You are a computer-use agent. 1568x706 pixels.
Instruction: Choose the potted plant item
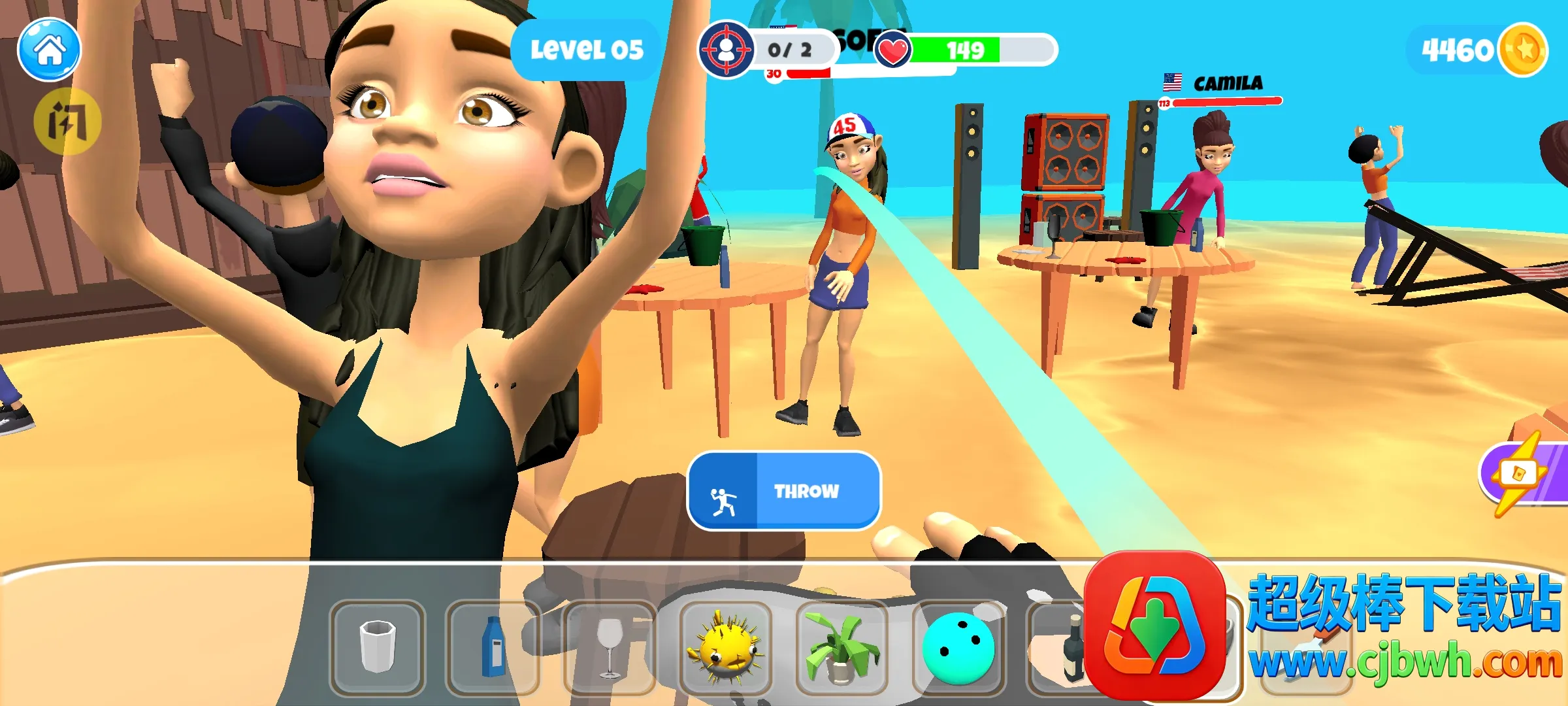[841, 648]
